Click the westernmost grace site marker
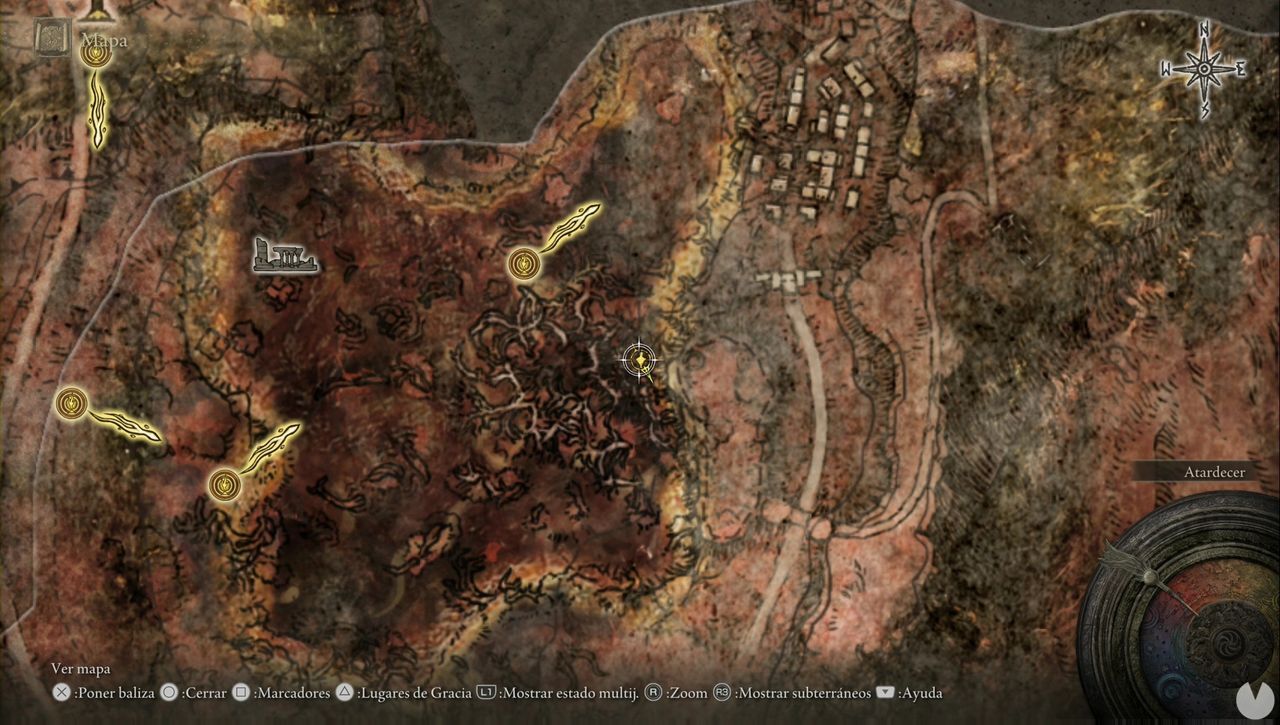 tap(70, 402)
